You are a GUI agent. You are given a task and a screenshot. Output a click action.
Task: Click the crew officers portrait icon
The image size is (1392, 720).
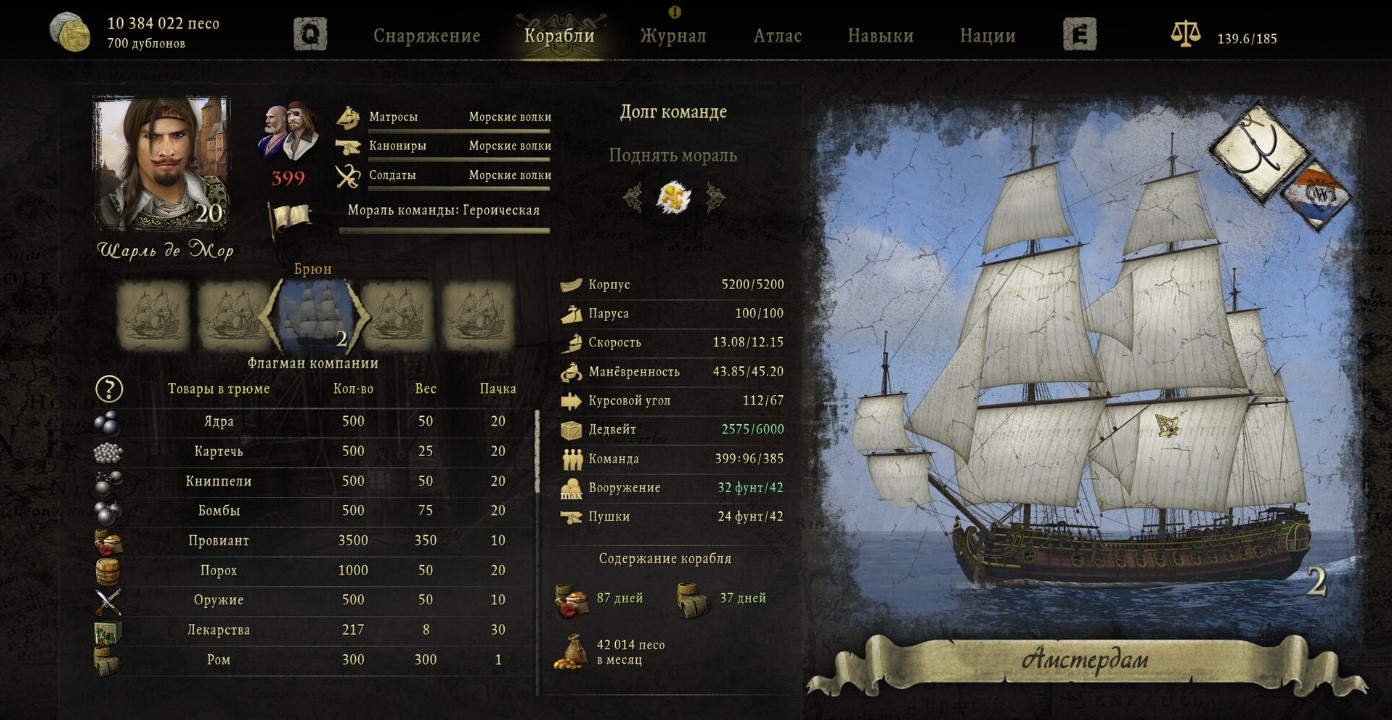pos(287,131)
